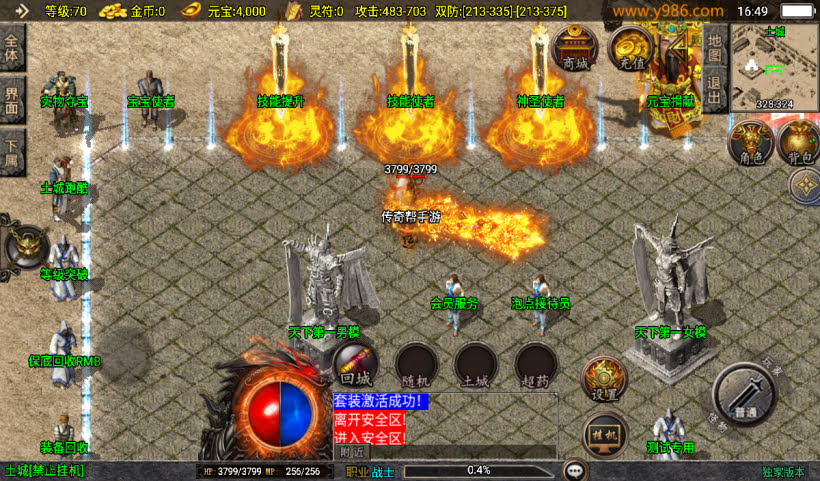
Task: Open the 背包 backpack
Action: coord(797,143)
